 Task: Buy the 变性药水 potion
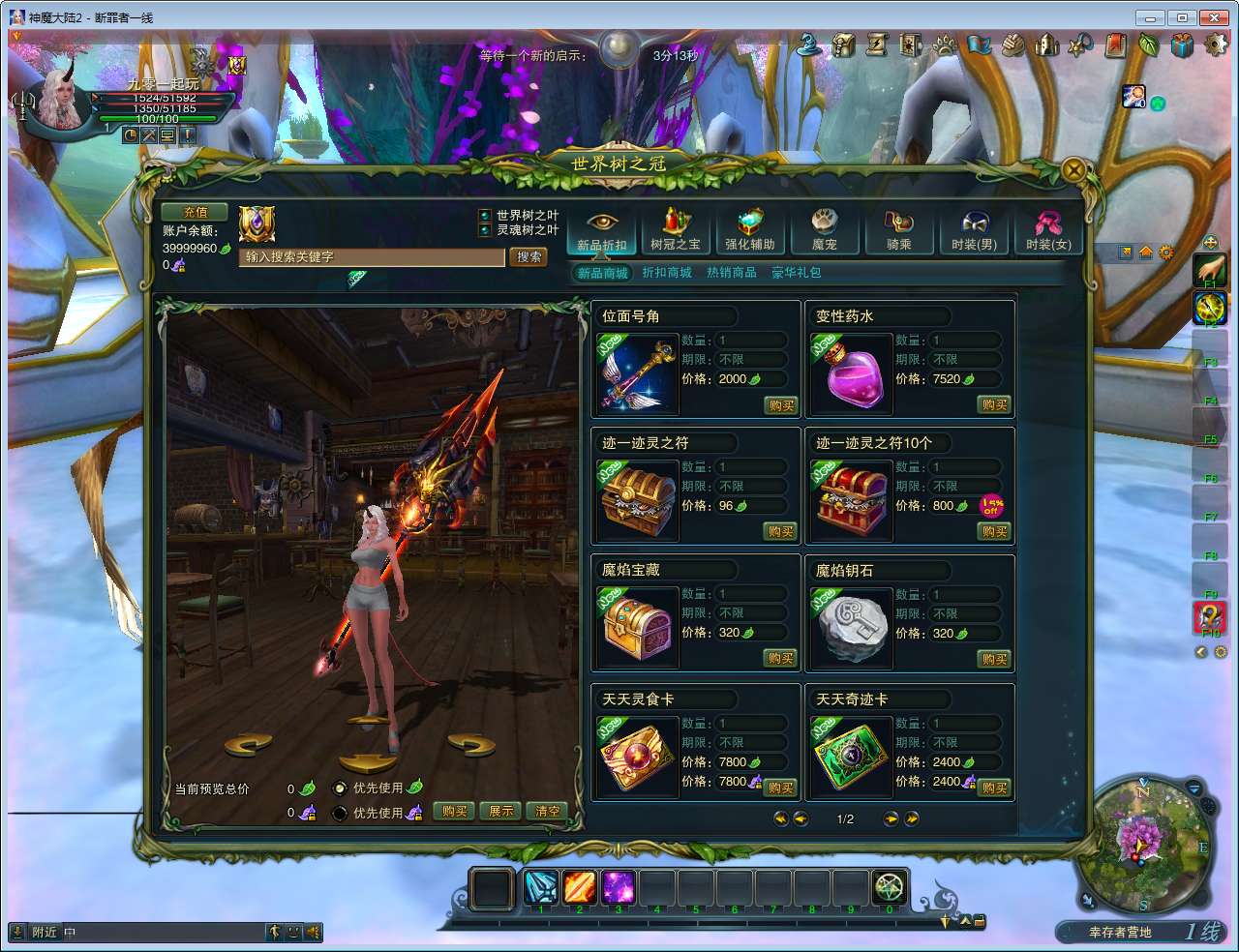(994, 405)
